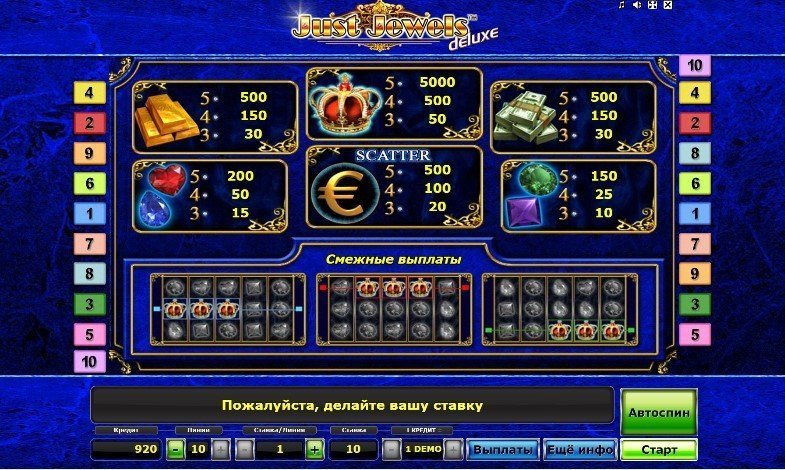
Task: Raise the bet per line (Ставка/Линия)
Action: click(x=314, y=450)
